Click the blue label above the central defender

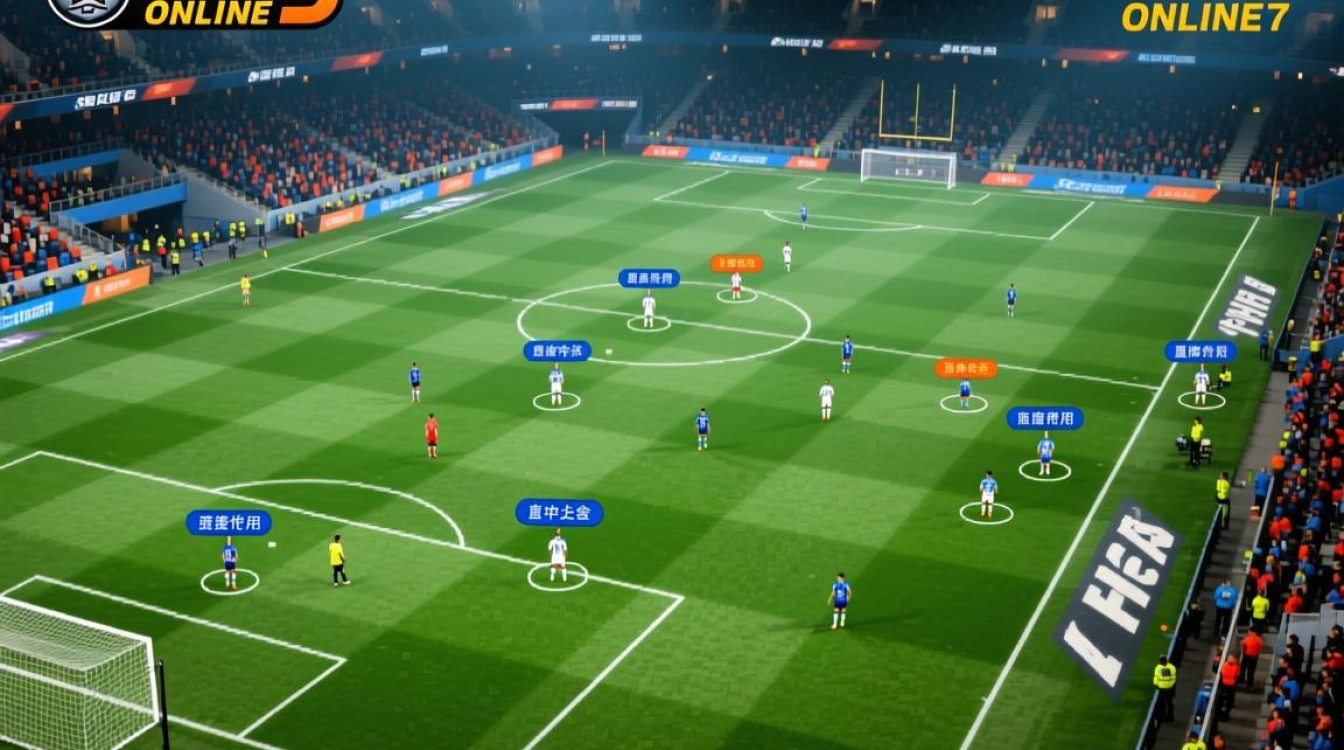coord(558,349)
